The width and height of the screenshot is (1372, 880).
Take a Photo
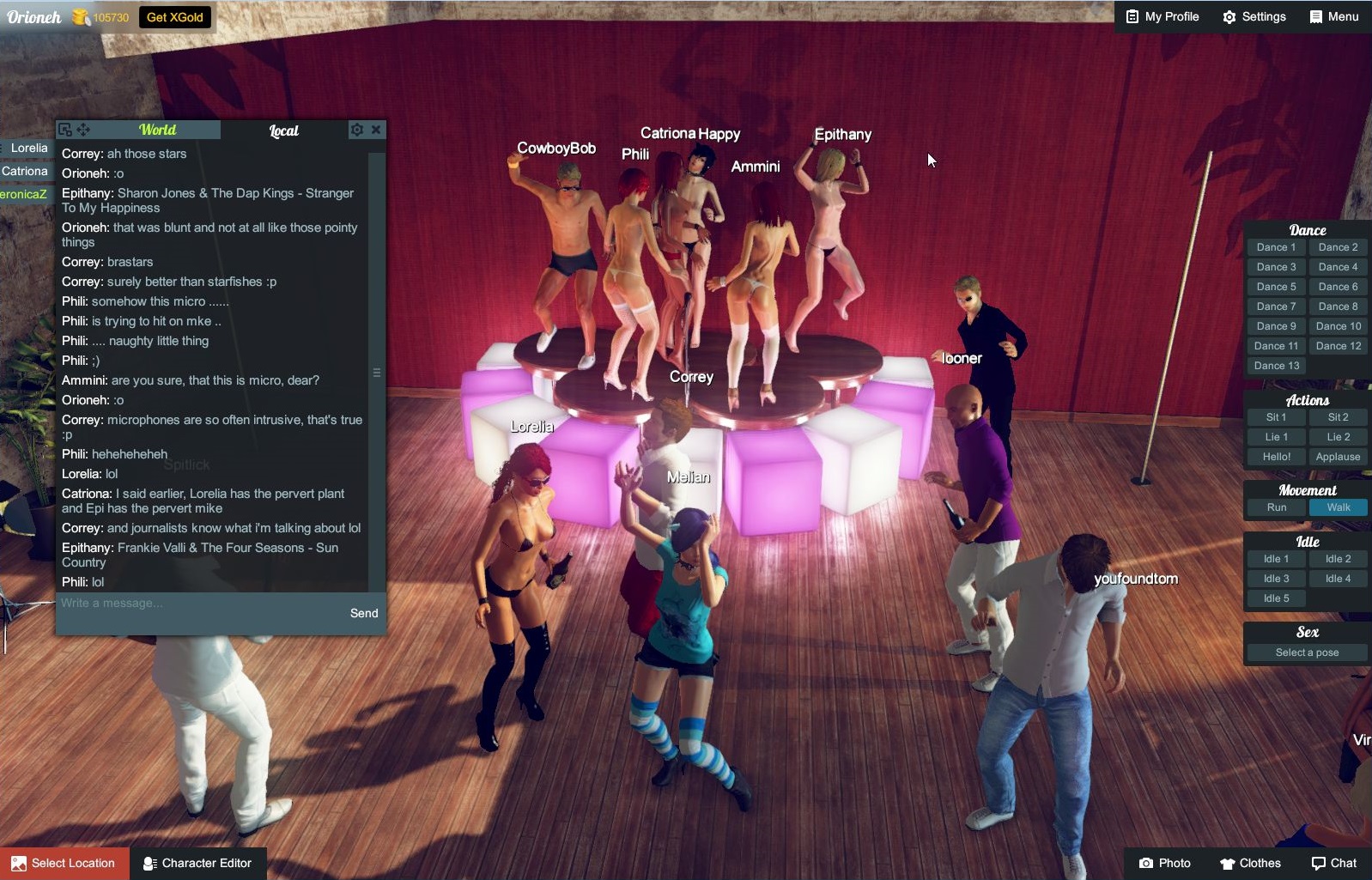(x=1165, y=863)
